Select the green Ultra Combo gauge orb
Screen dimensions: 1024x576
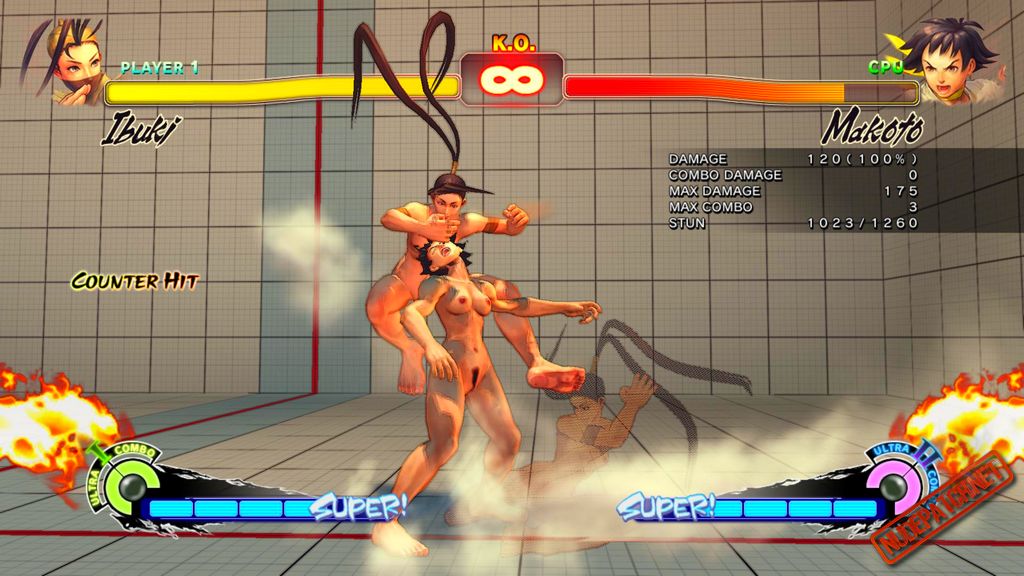(x=127, y=489)
